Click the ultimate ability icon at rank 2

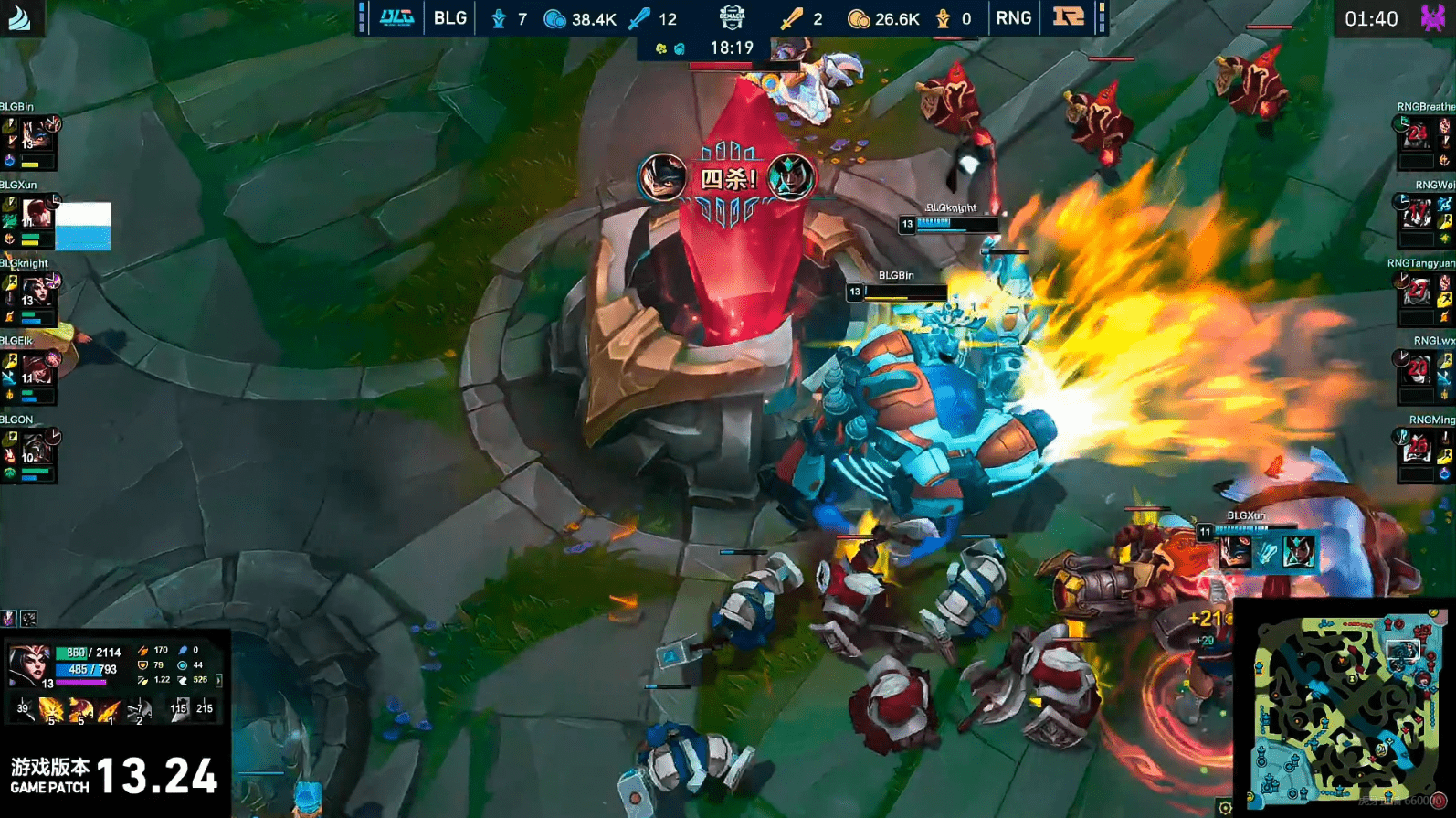[139, 709]
